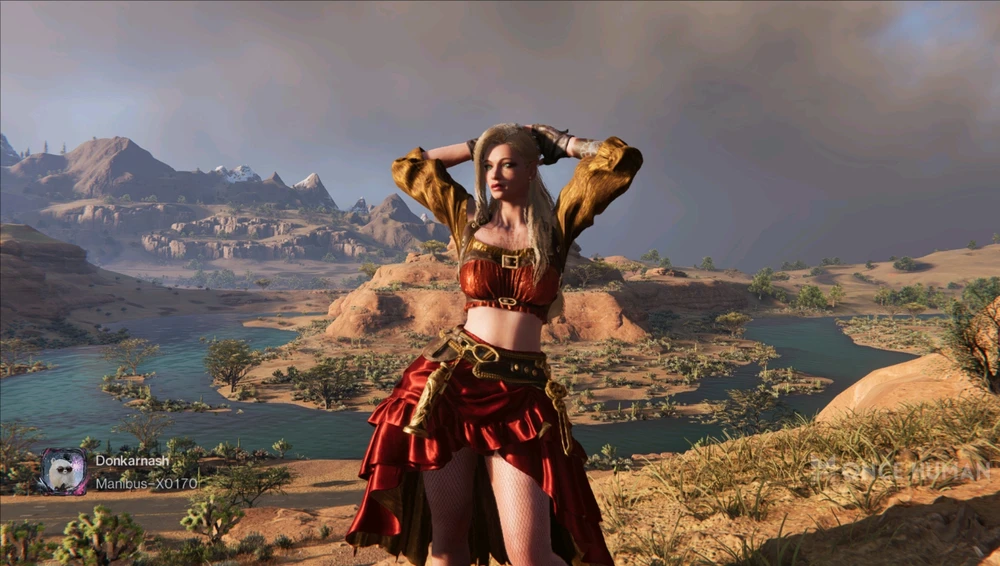Select the Donkarnash player name label

pyautogui.click(x=132, y=461)
